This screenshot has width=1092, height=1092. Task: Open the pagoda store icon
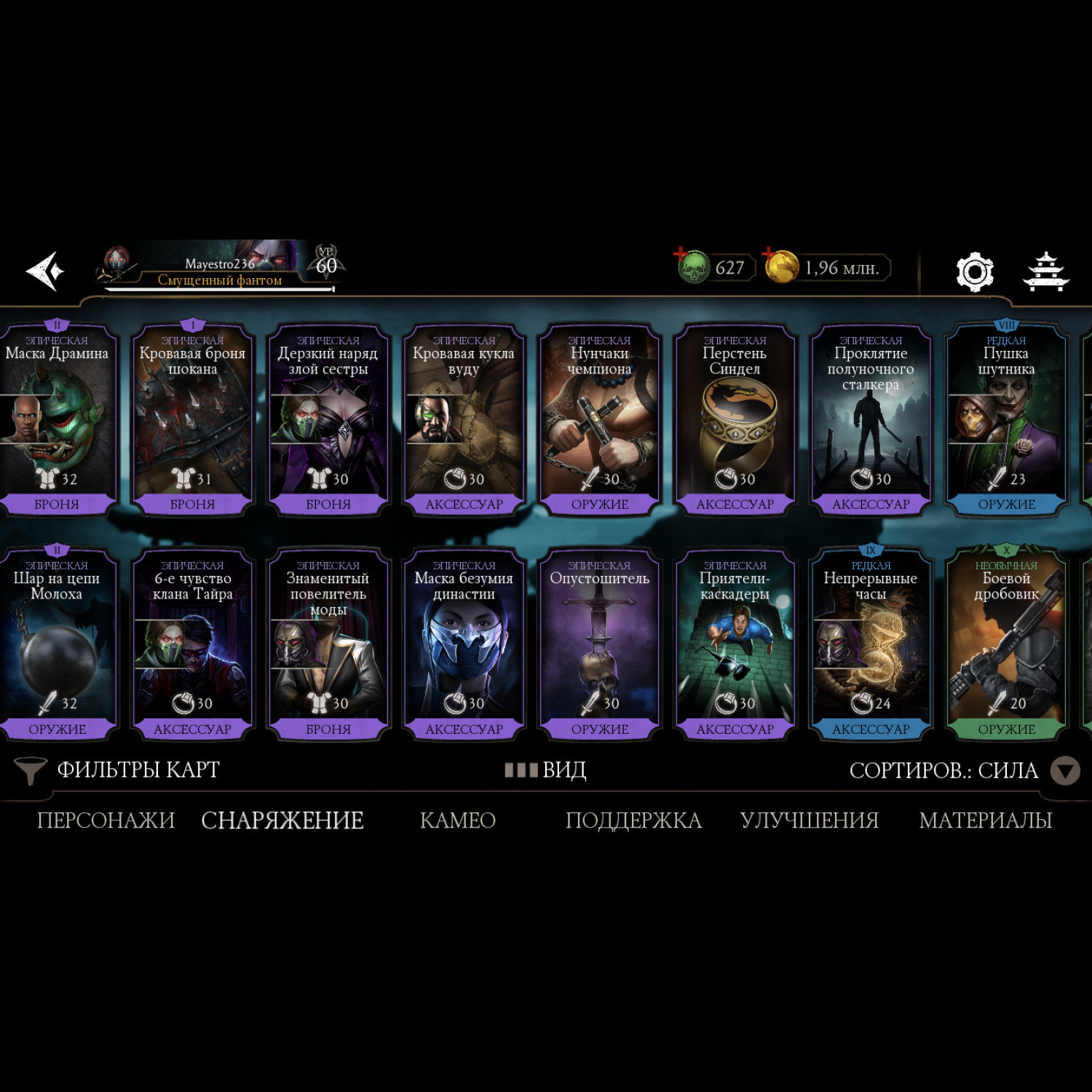pyautogui.click(x=1045, y=272)
